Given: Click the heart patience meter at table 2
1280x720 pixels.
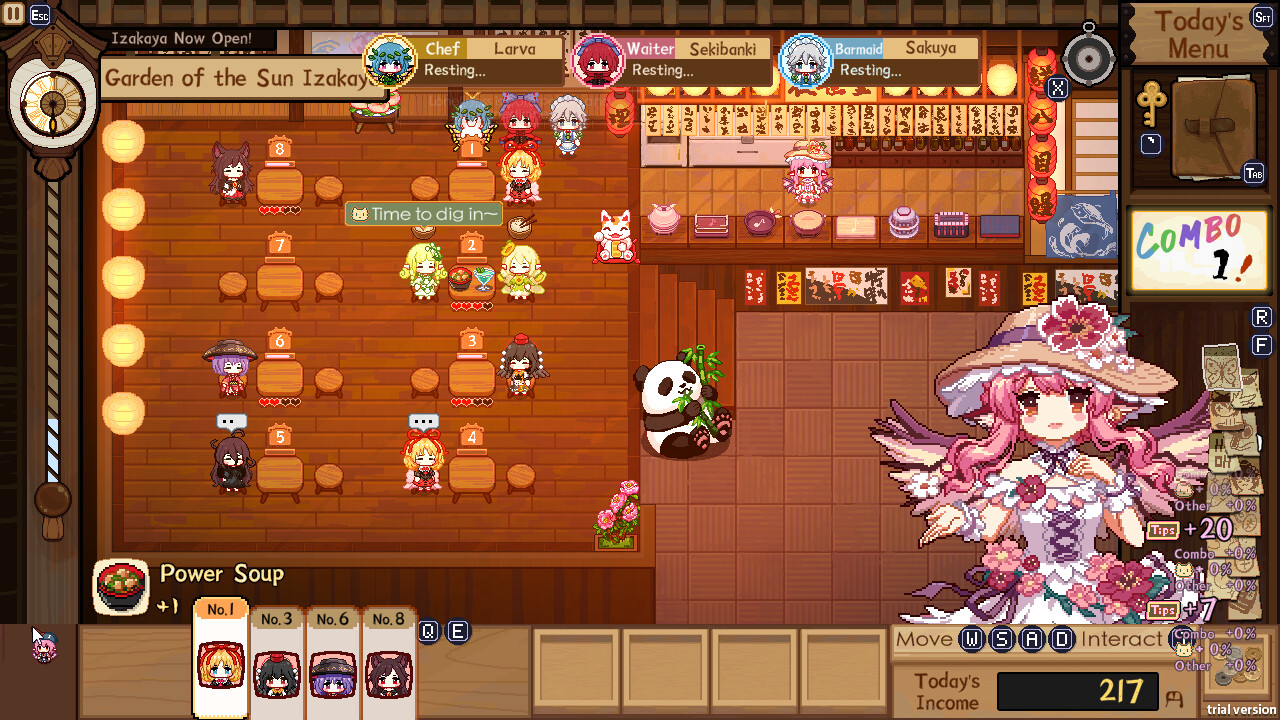Looking at the screenshot, I should [x=470, y=307].
